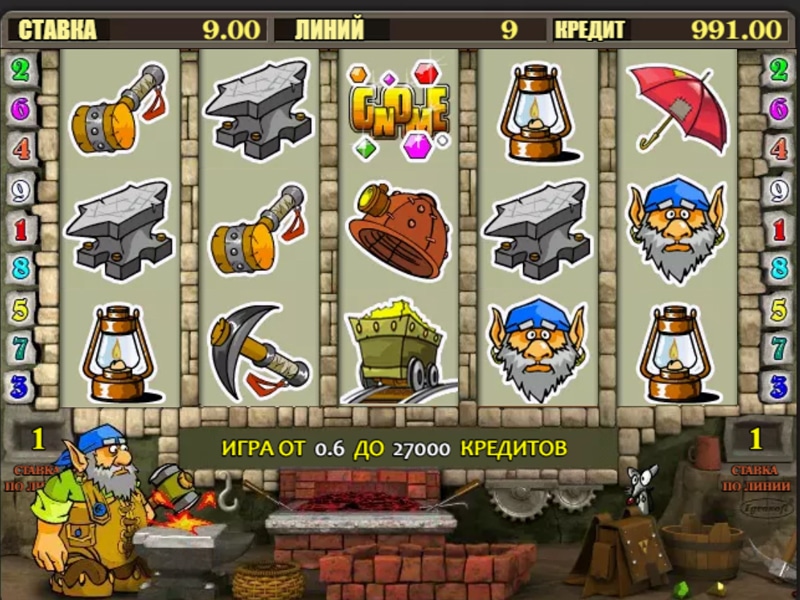This screenshot has width=800, height=600.
Task: Select the right-side payline 6 marker
Action: tap(779, 109)
